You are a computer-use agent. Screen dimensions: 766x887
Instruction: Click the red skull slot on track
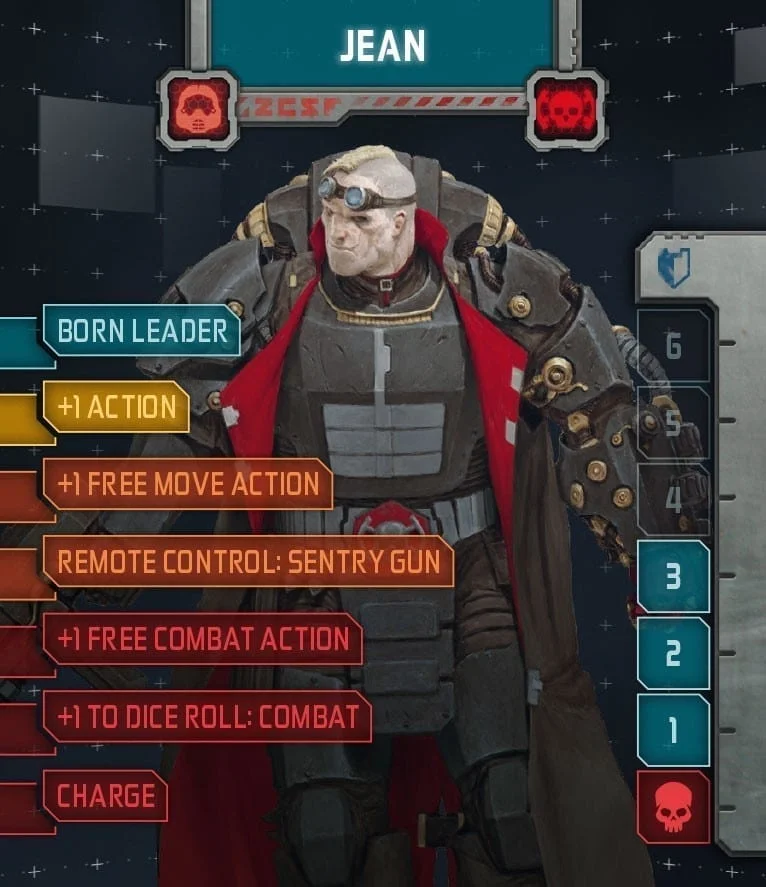(x=673, y=808)
